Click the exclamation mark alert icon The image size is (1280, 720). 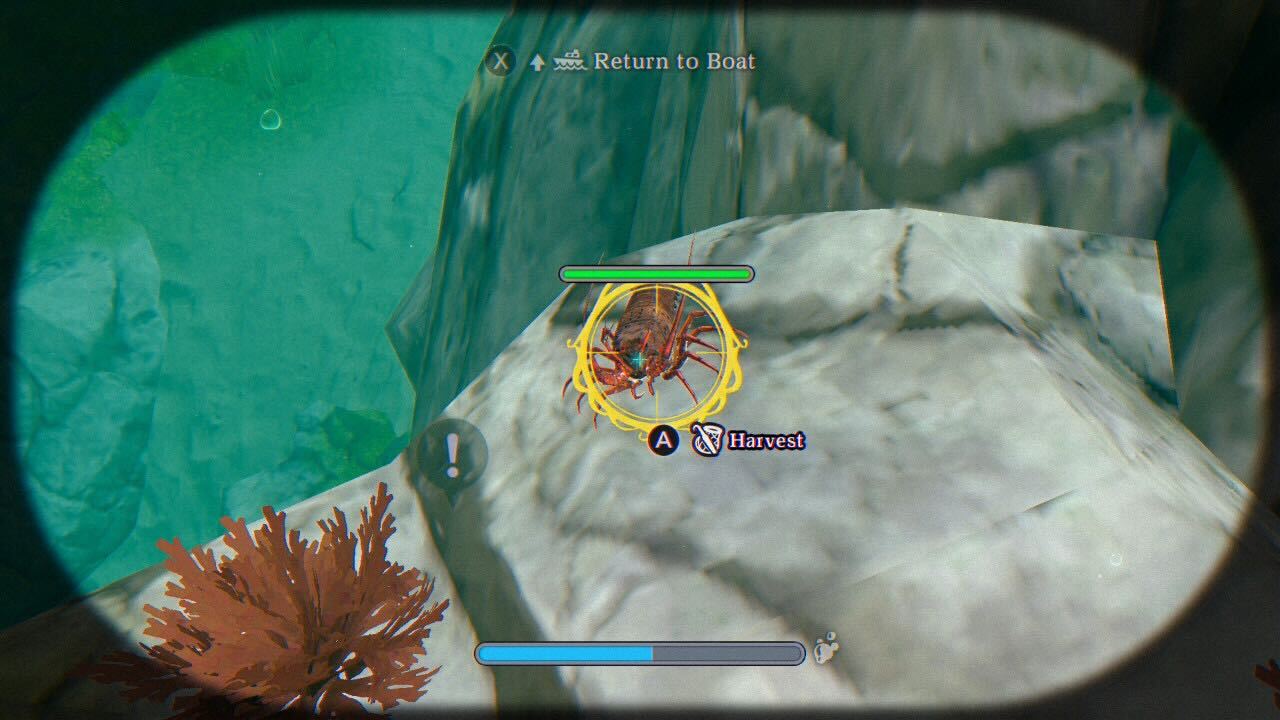452,456
